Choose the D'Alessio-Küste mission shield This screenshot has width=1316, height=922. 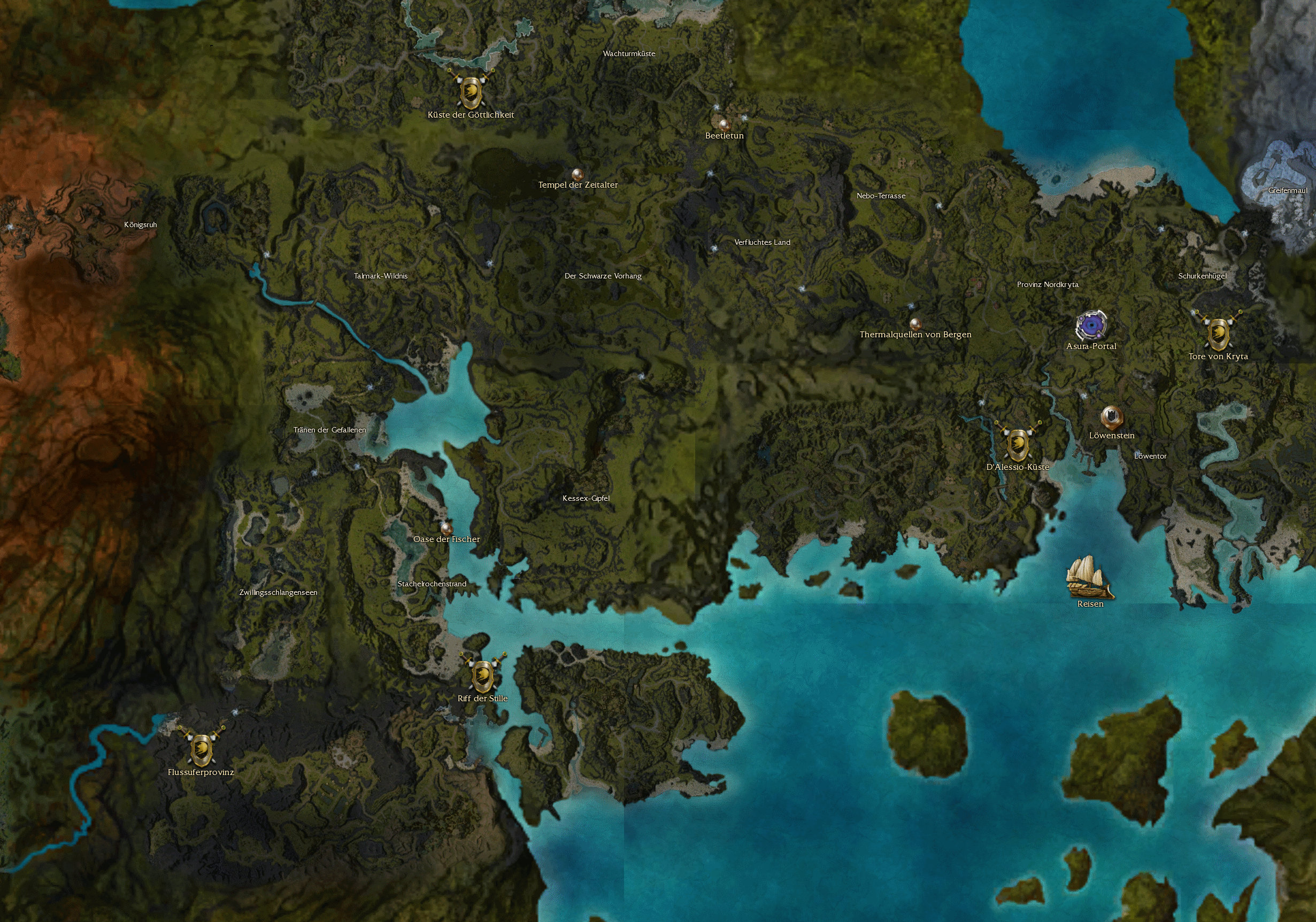click(x=1018, y=444)
